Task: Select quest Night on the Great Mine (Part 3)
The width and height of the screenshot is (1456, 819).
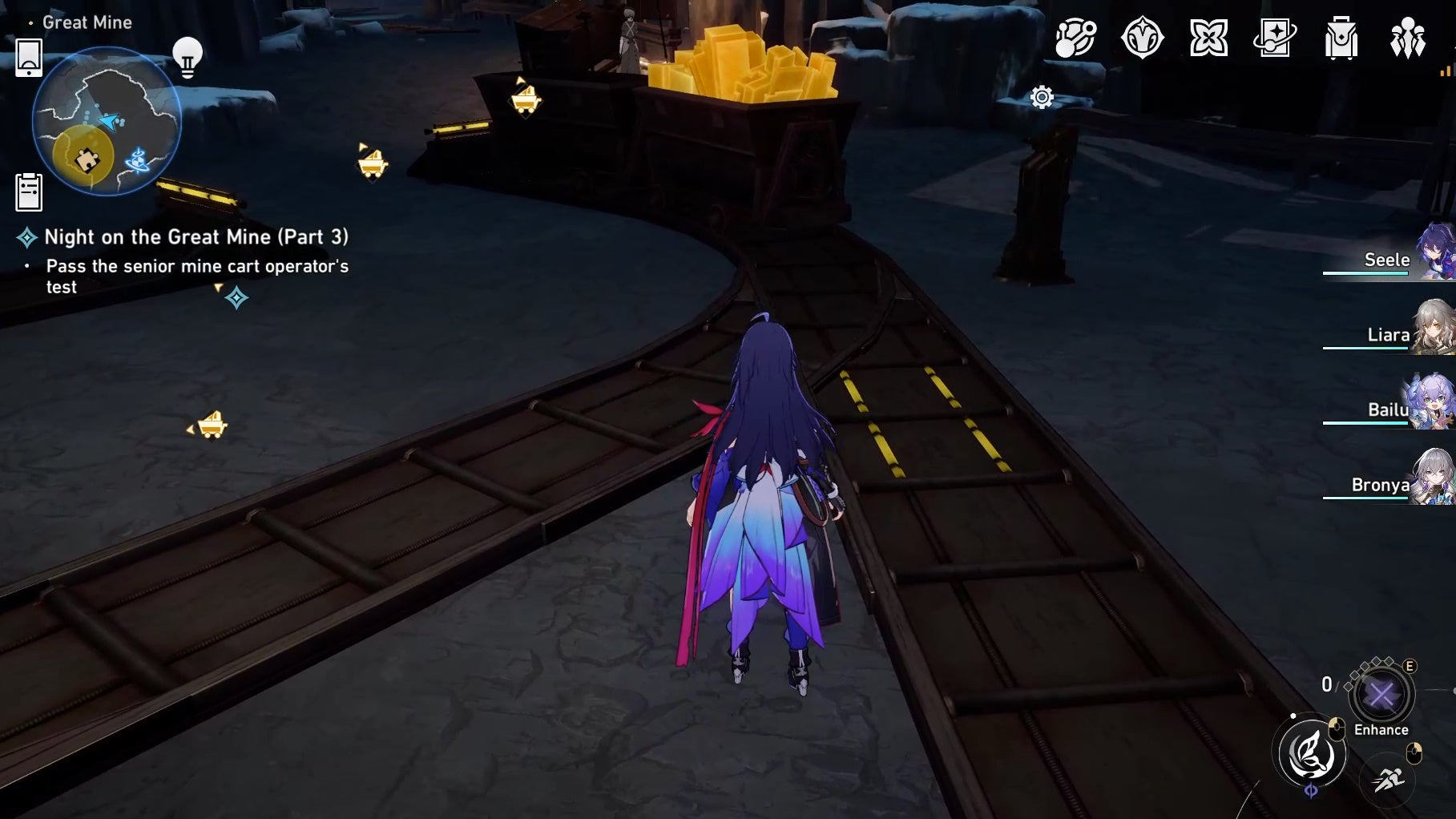Action: point(196,237)
